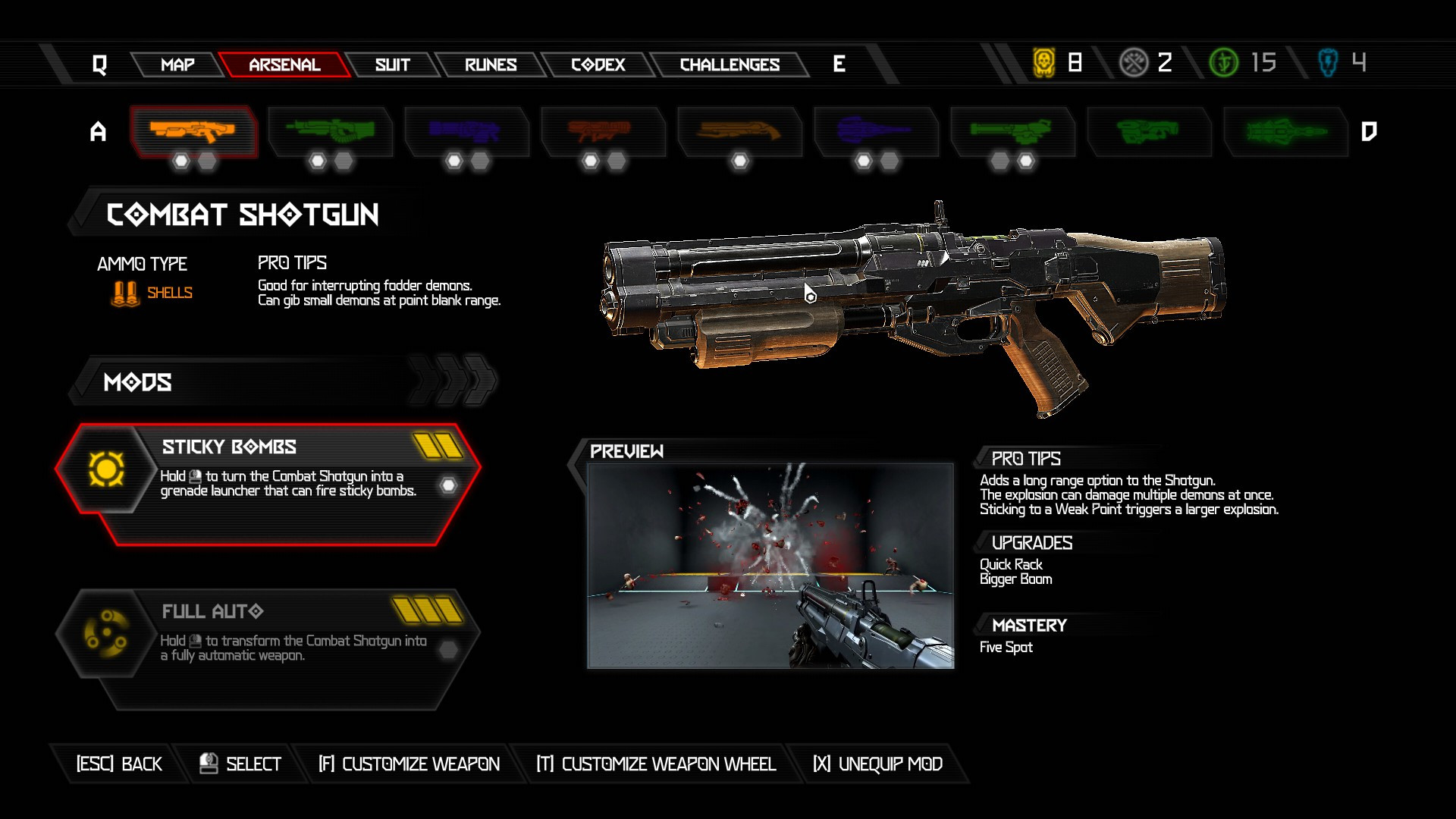1456x819 pixels.
Task: Click CUSTOMIZE WEAPON WHEEL button
Action: pyautogui.click(x=657, y=764)
